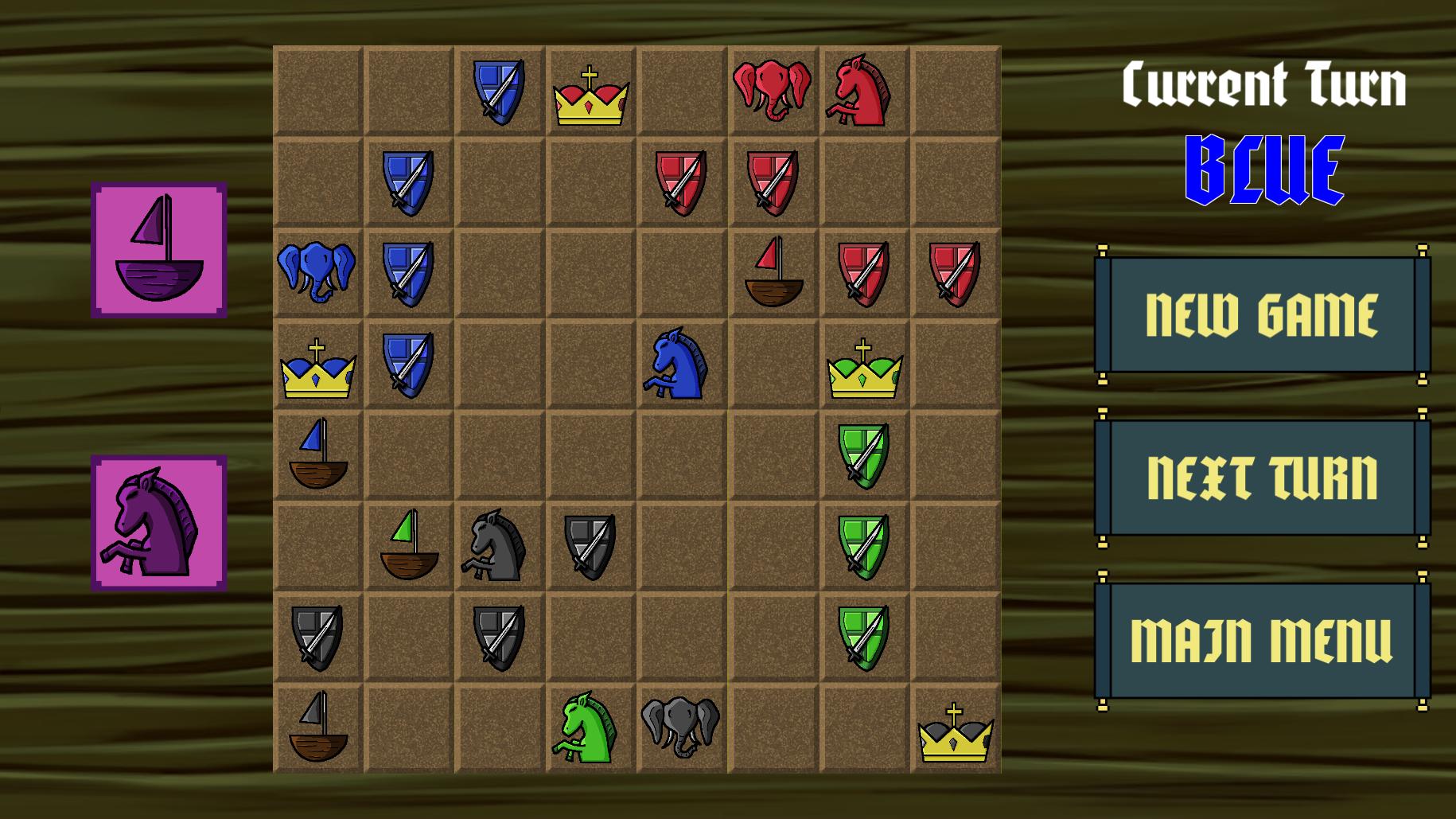Select the blue elephant piece

coord(317,271)
